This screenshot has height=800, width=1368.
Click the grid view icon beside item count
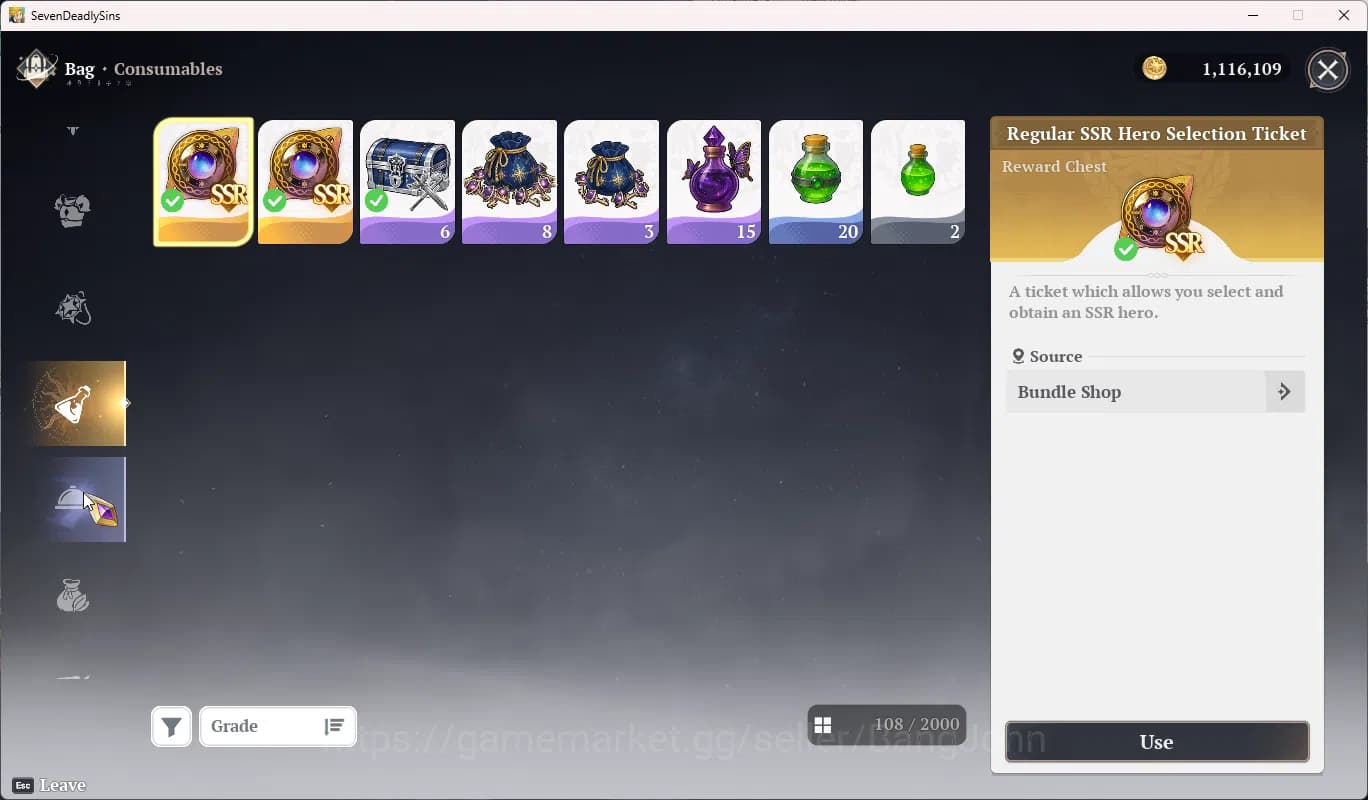[x=823, y=724]
